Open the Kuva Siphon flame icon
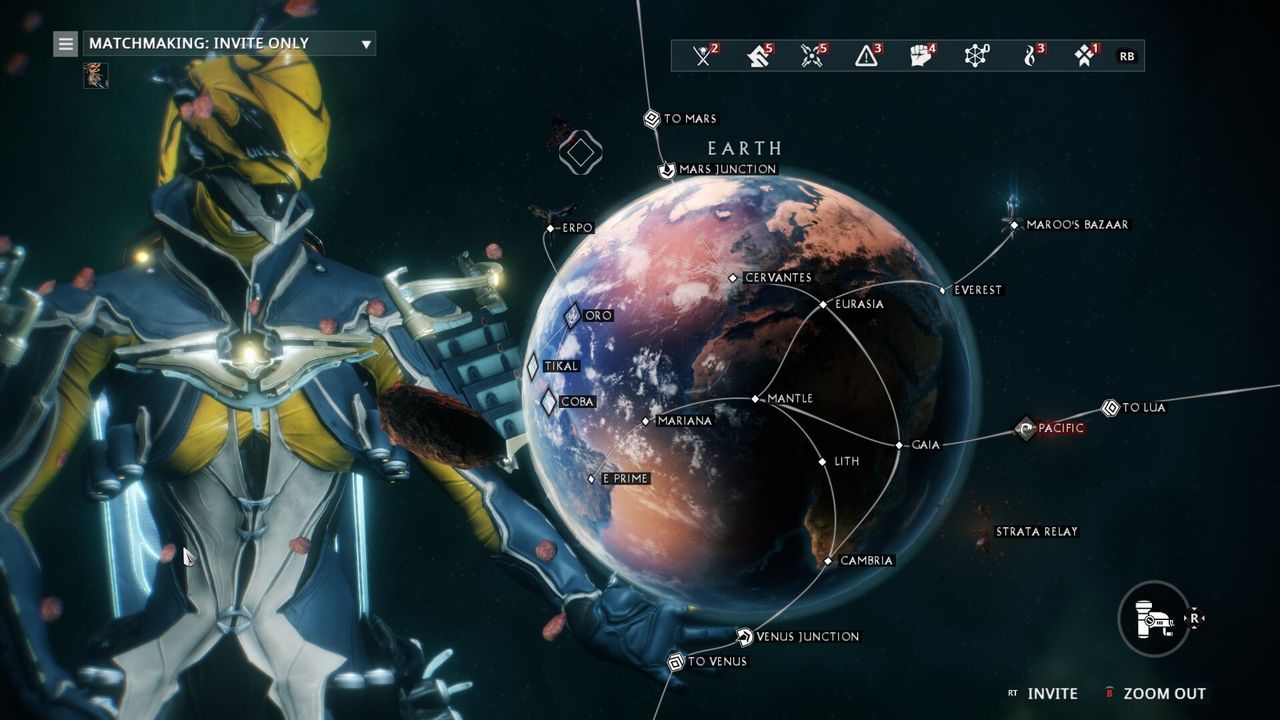 point(1031,57)
